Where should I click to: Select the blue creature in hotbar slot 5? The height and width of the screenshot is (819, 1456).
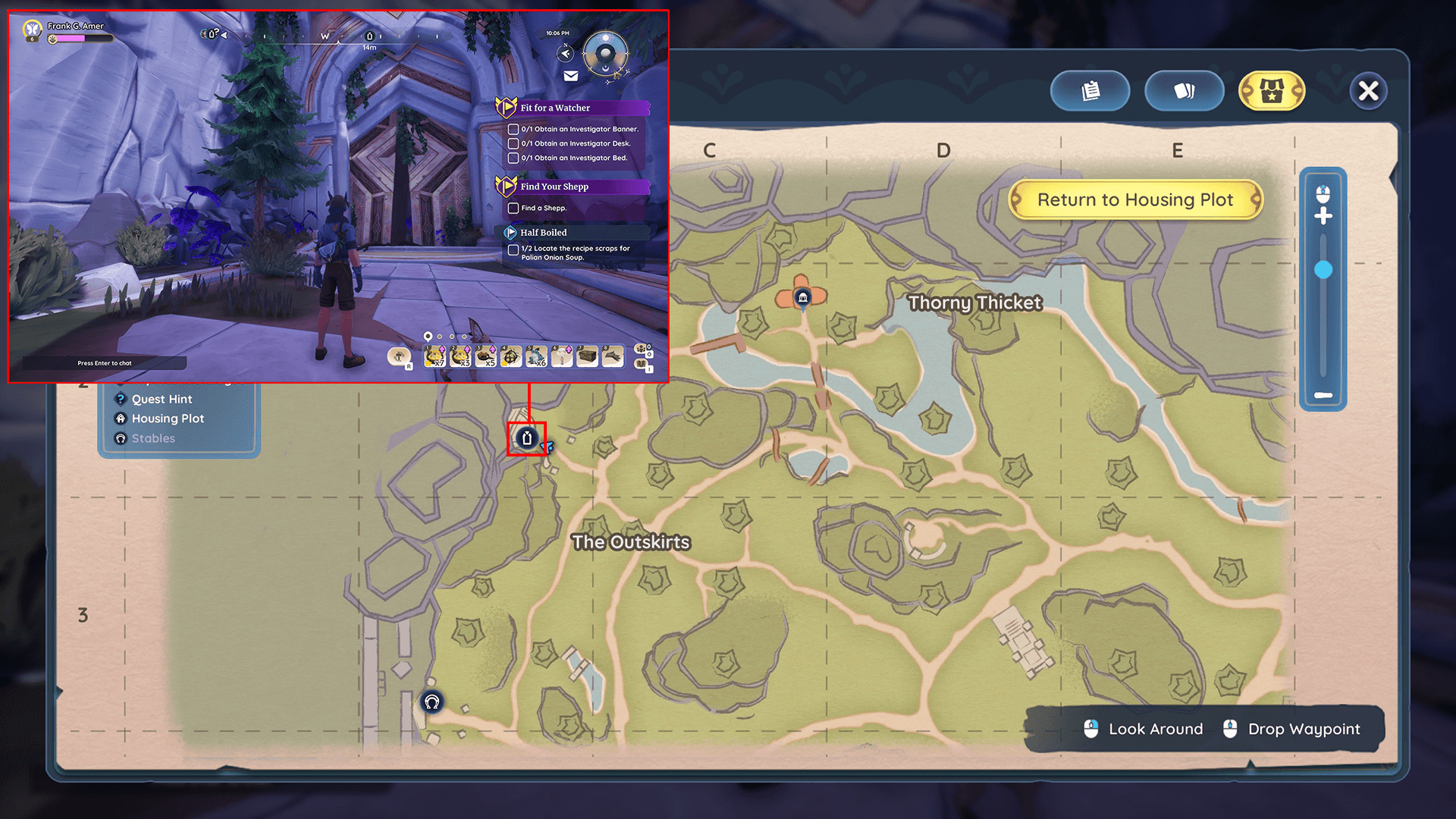(535, 356)
